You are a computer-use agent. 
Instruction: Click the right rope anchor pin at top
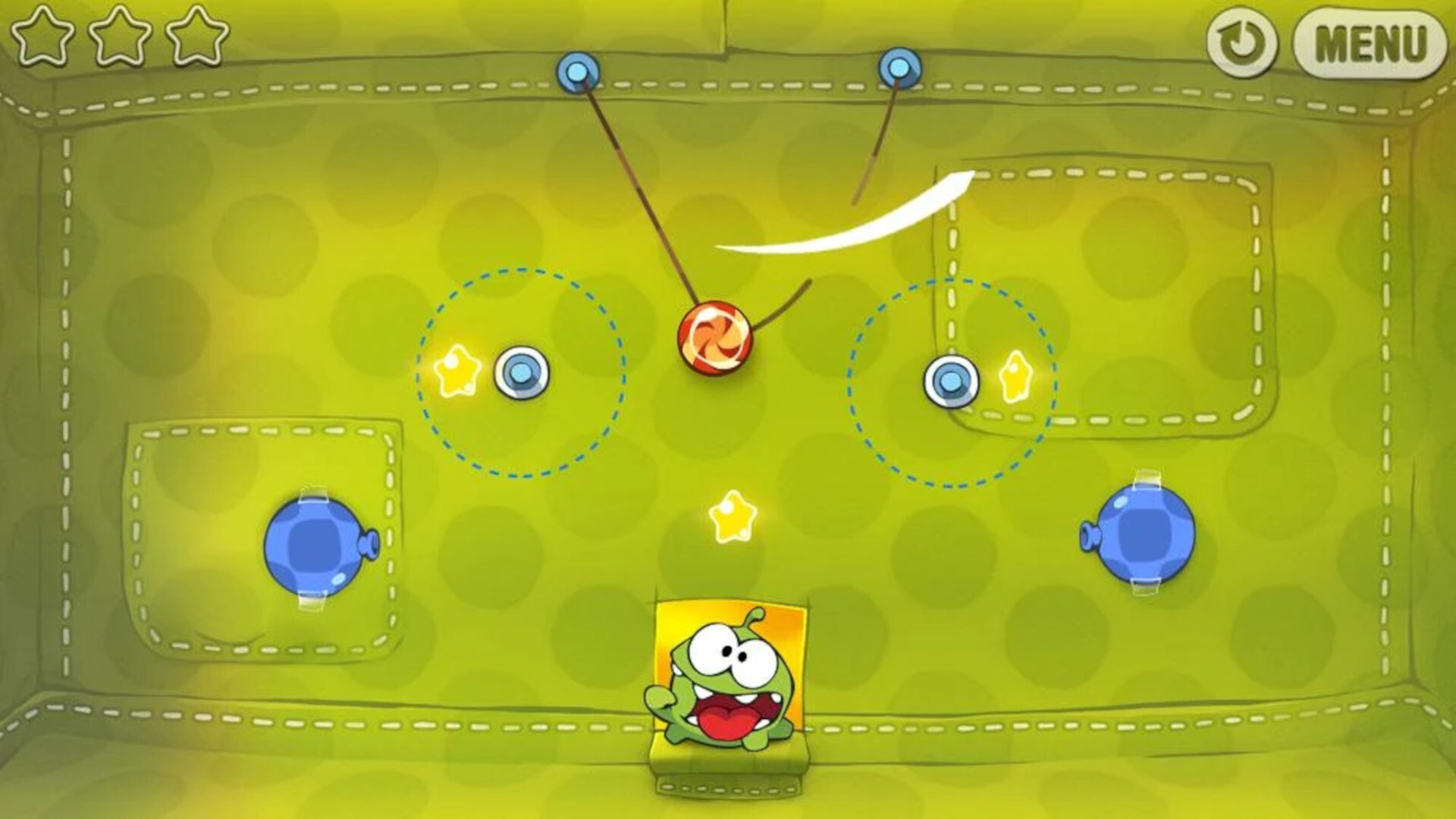point(899,68)
